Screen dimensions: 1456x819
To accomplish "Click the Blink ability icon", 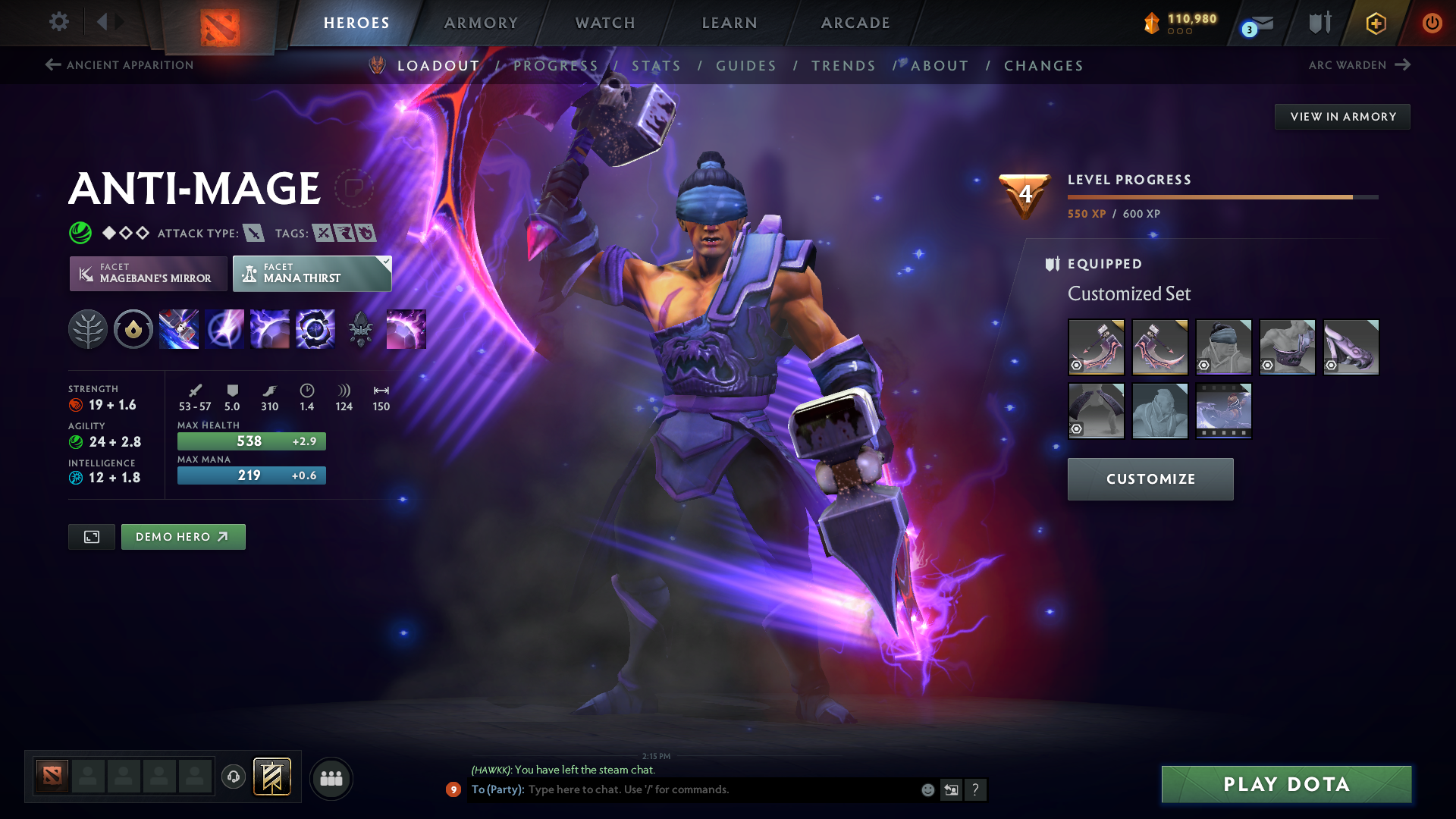I will 224,329.
